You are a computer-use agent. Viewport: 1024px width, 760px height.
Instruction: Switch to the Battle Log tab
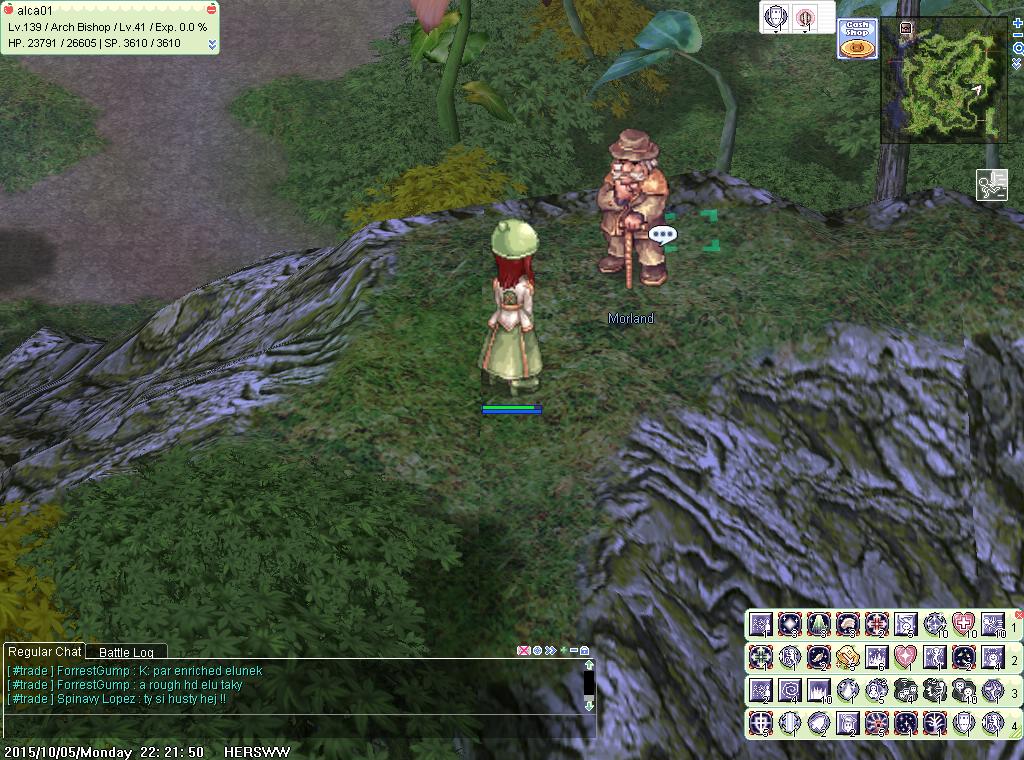click(x=126, y=652)
